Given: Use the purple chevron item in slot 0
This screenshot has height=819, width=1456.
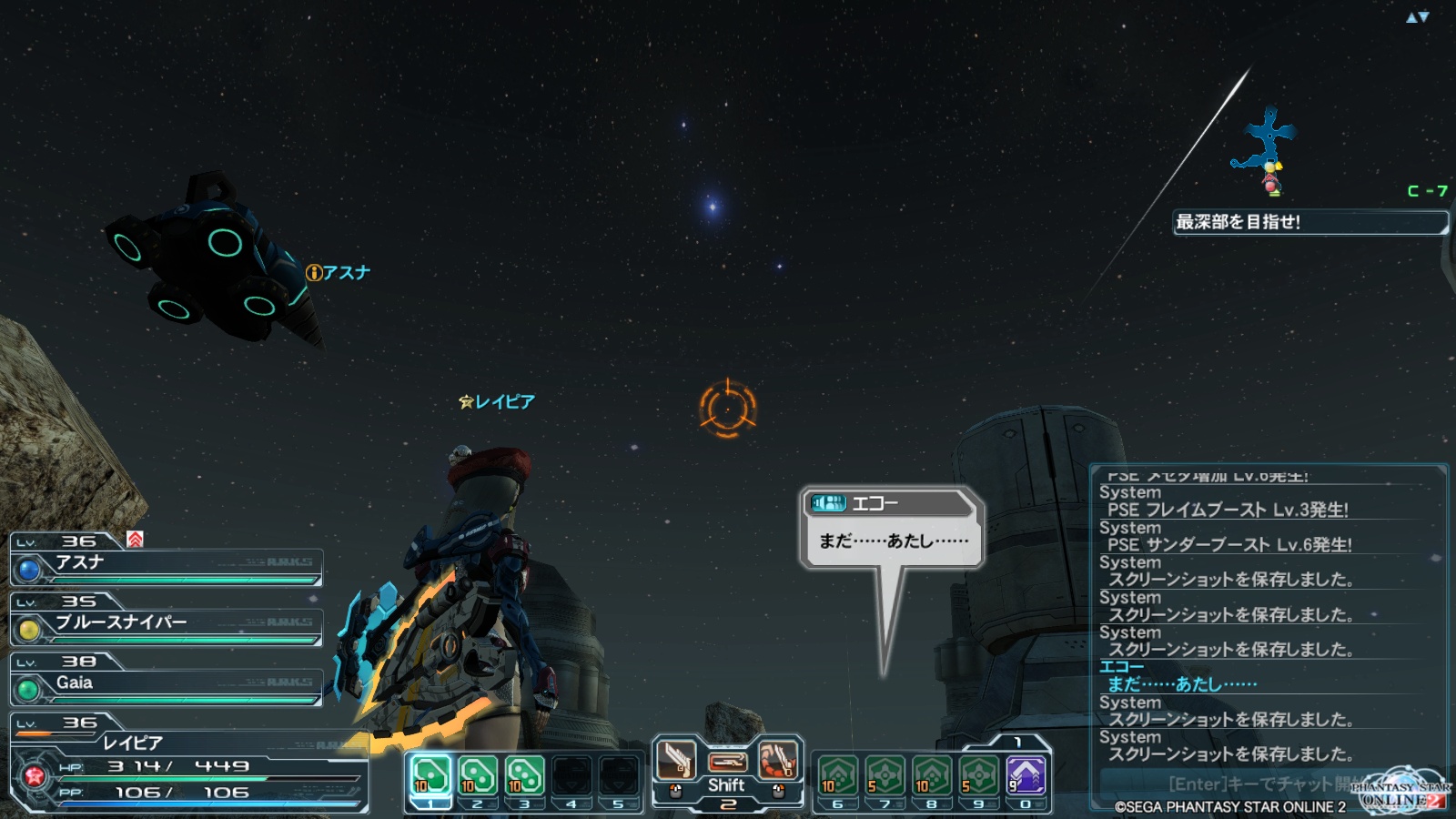Looking at the screenshot, I should pos(1026,776).
